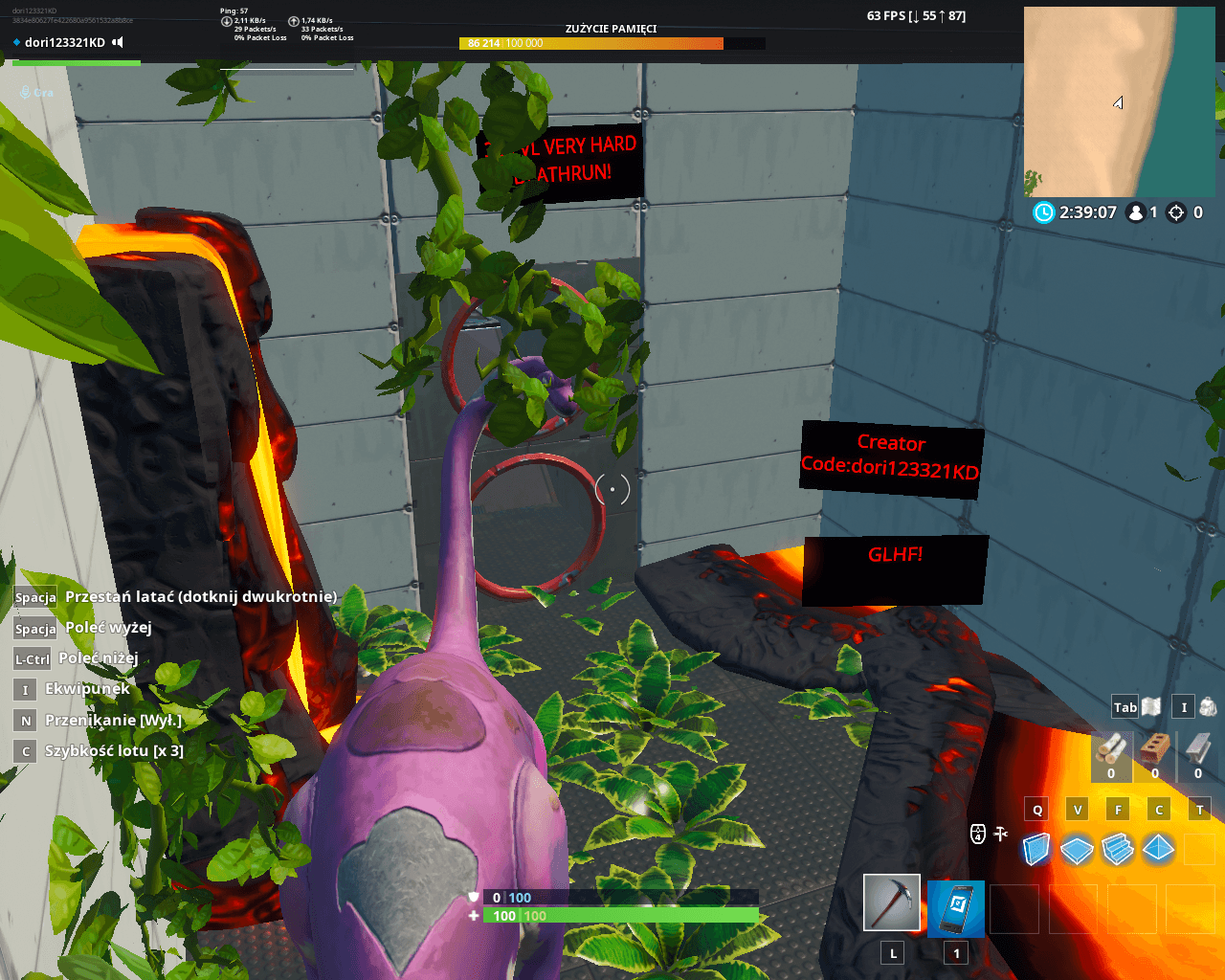Select the floor building piece
Image resolution: width=1225 pixels, height=980 pixels.
[1077, 849]
